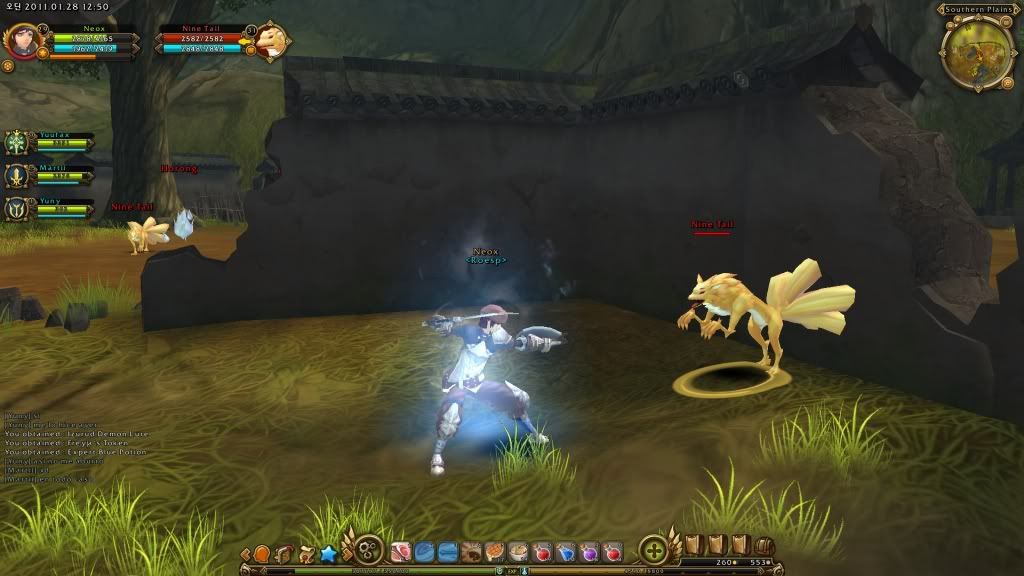Open the gears system menu button
The image size is (1024, 576).
[x=368, y=551]
